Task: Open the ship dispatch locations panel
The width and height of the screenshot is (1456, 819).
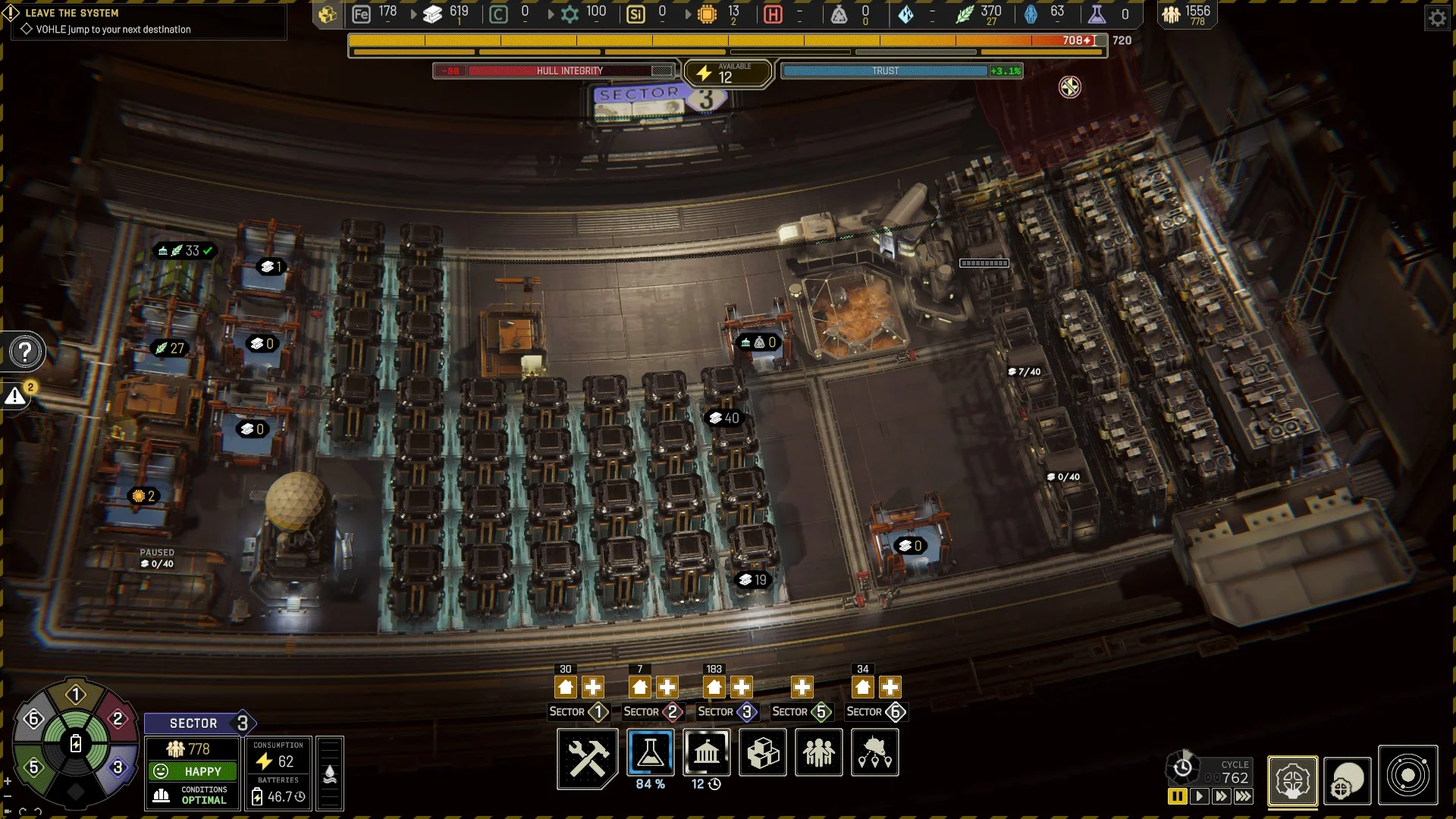Action: [x=874, y=753]
